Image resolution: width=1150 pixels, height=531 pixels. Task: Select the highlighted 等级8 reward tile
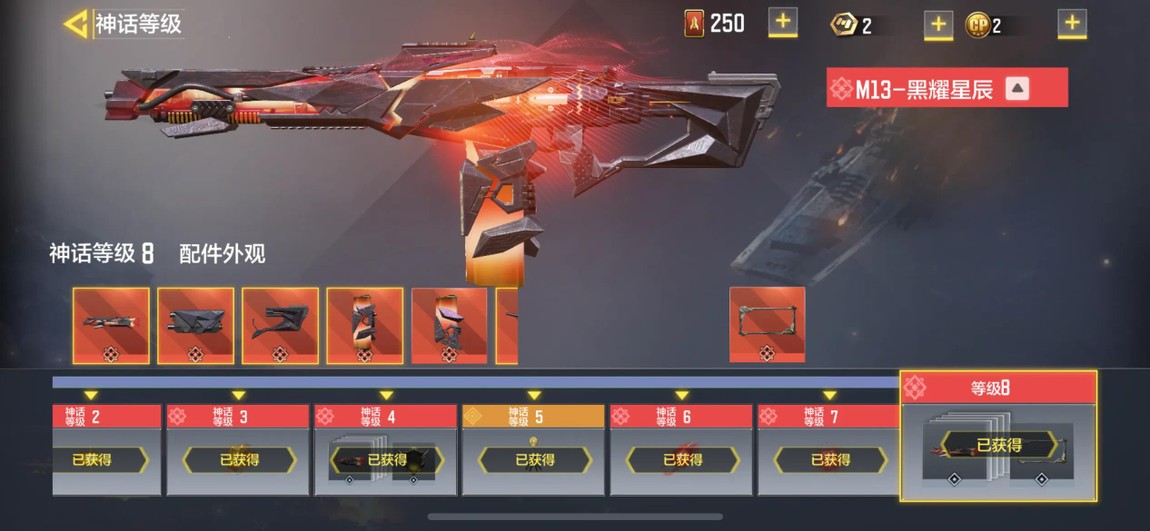[998, 436]
